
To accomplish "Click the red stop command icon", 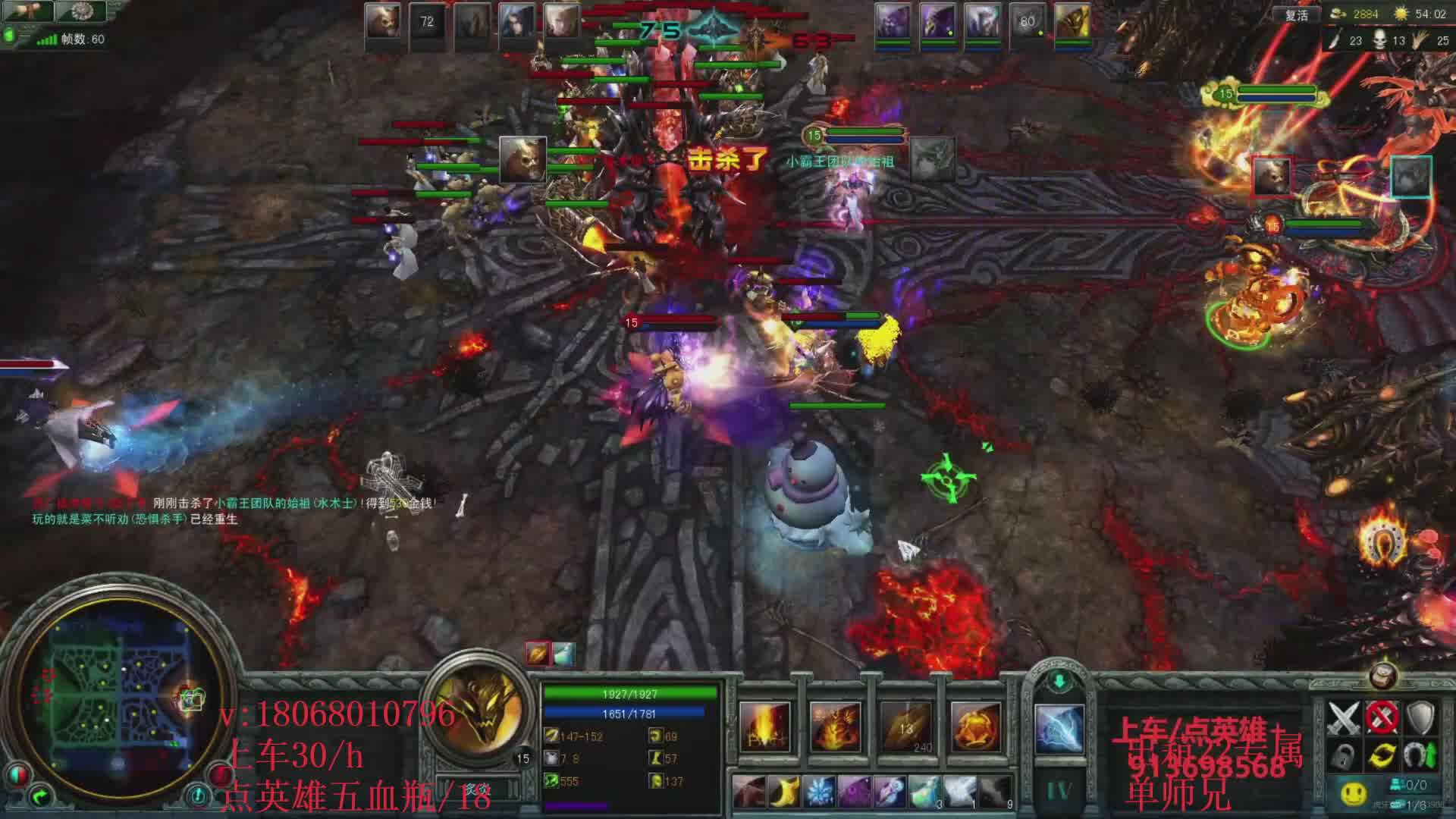I will (x=1382, y=717).
